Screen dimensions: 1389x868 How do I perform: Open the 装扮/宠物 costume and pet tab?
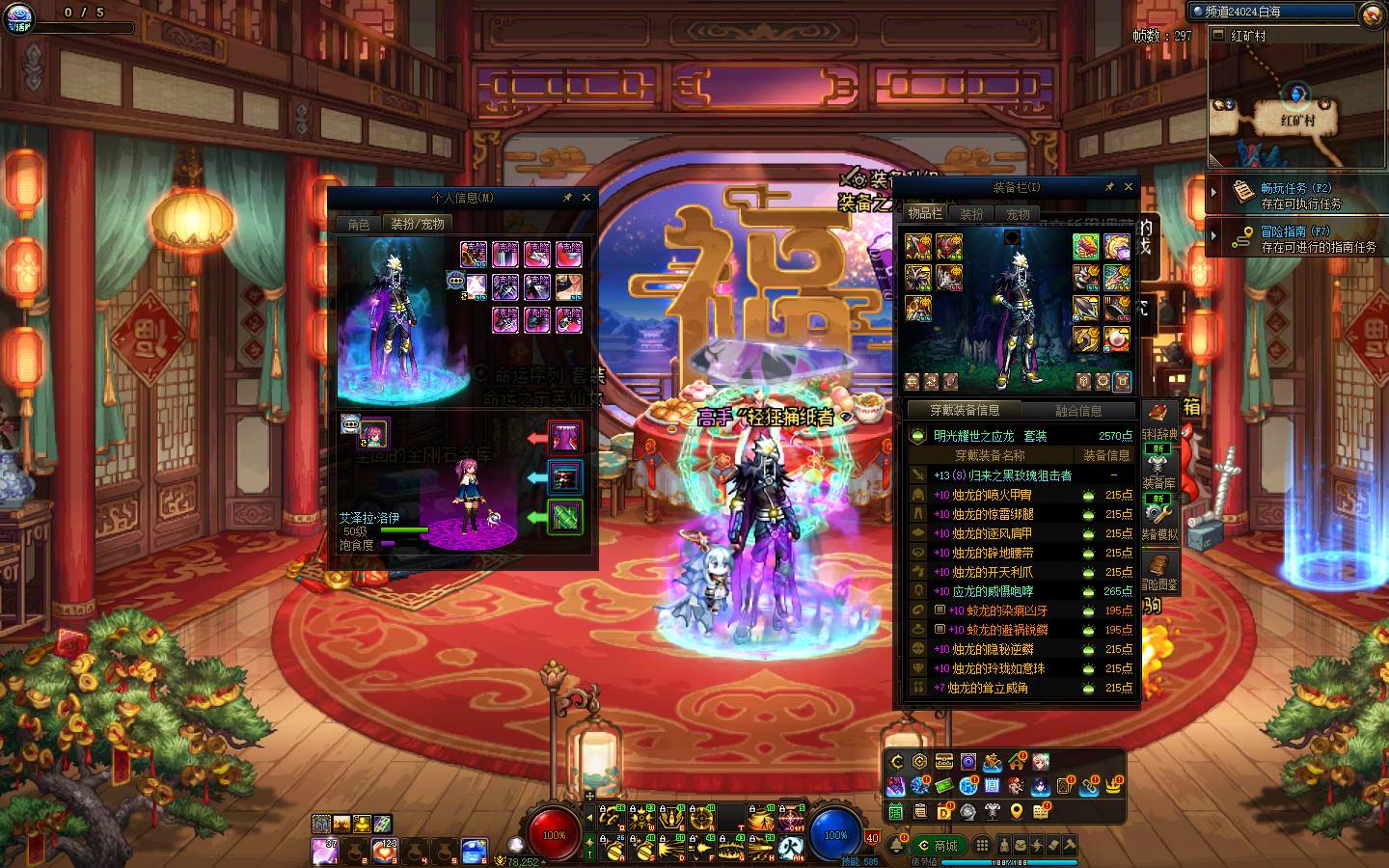coord(417,224)
